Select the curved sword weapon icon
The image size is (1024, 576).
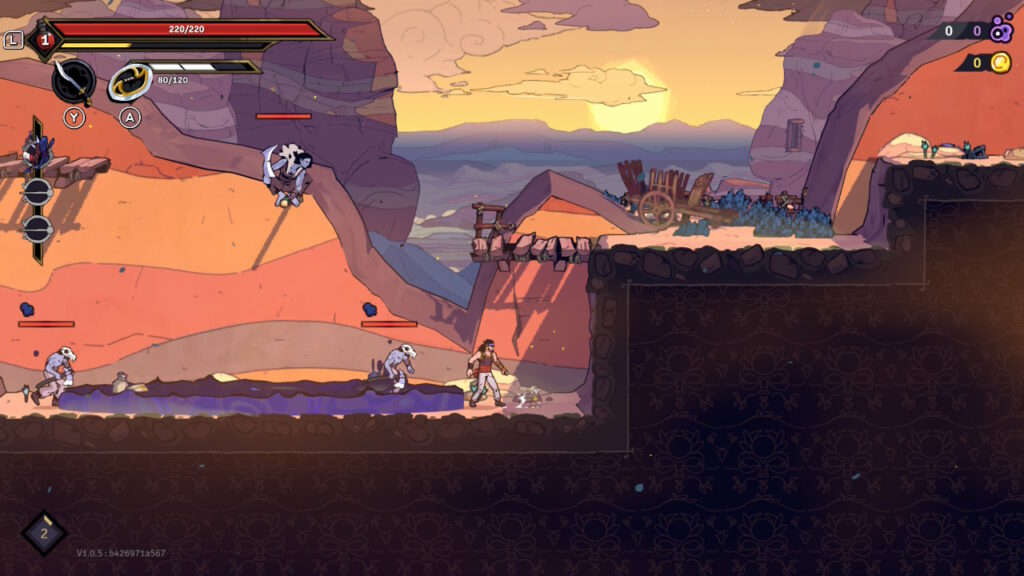coord(73,81)
